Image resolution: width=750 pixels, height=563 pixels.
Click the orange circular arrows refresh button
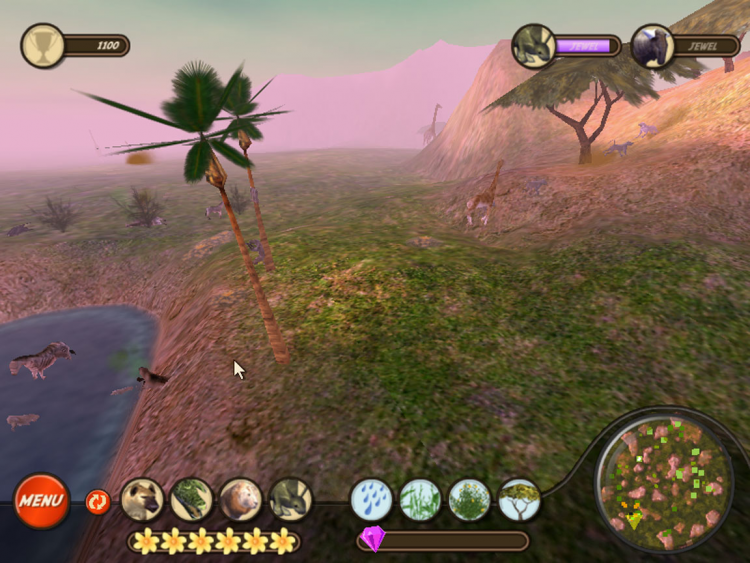click(97, 500)
